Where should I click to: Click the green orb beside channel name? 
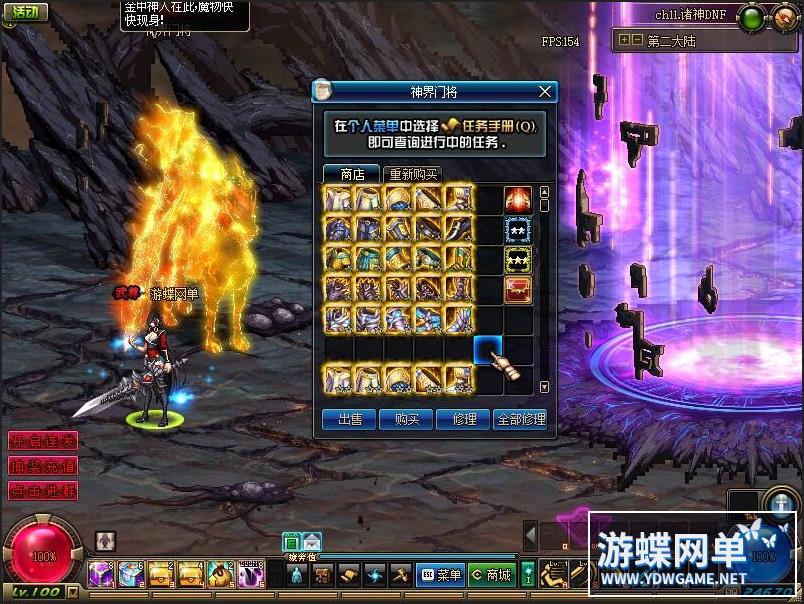point(753,16)
